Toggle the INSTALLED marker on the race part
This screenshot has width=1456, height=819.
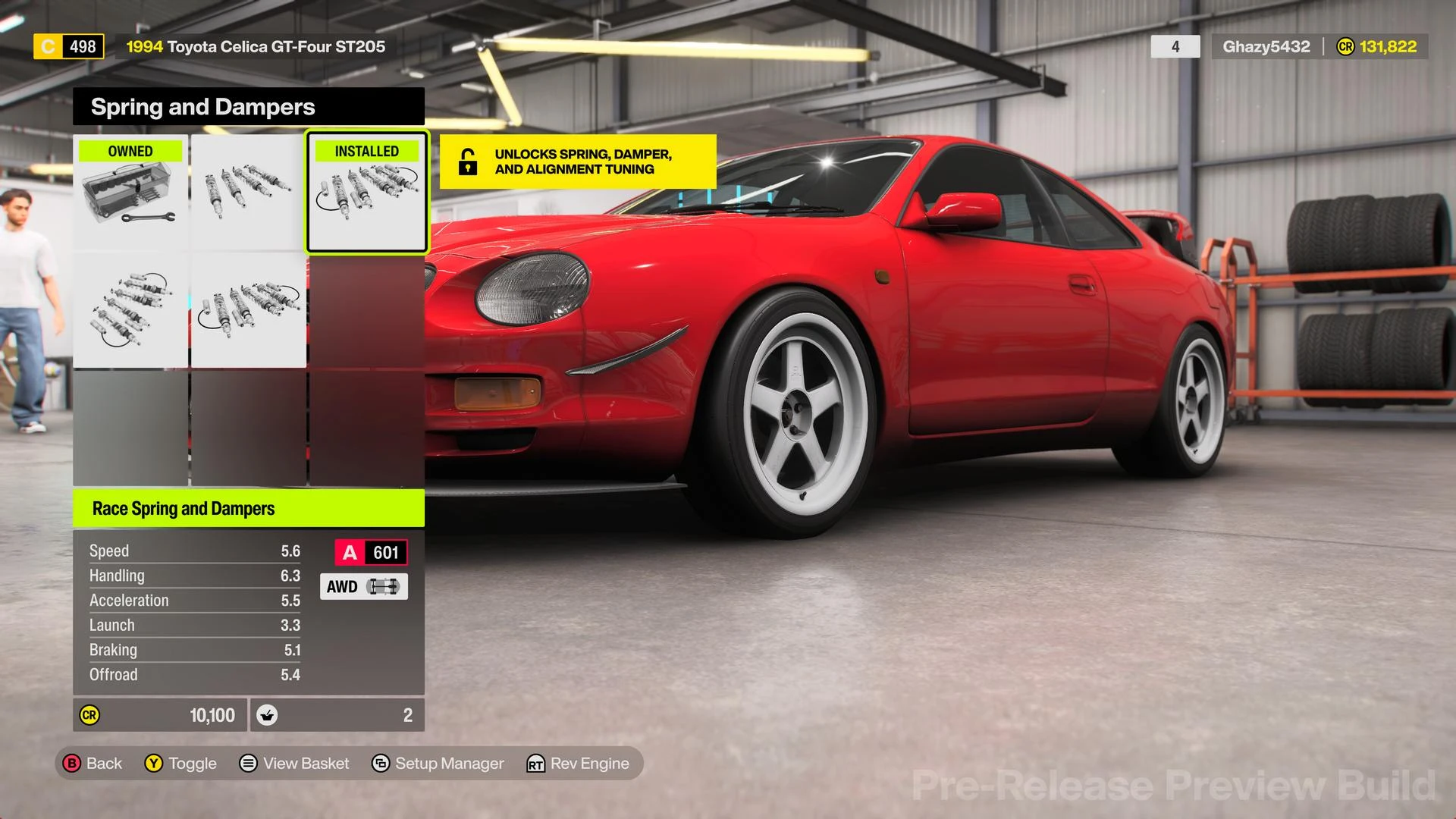point(366,151)
